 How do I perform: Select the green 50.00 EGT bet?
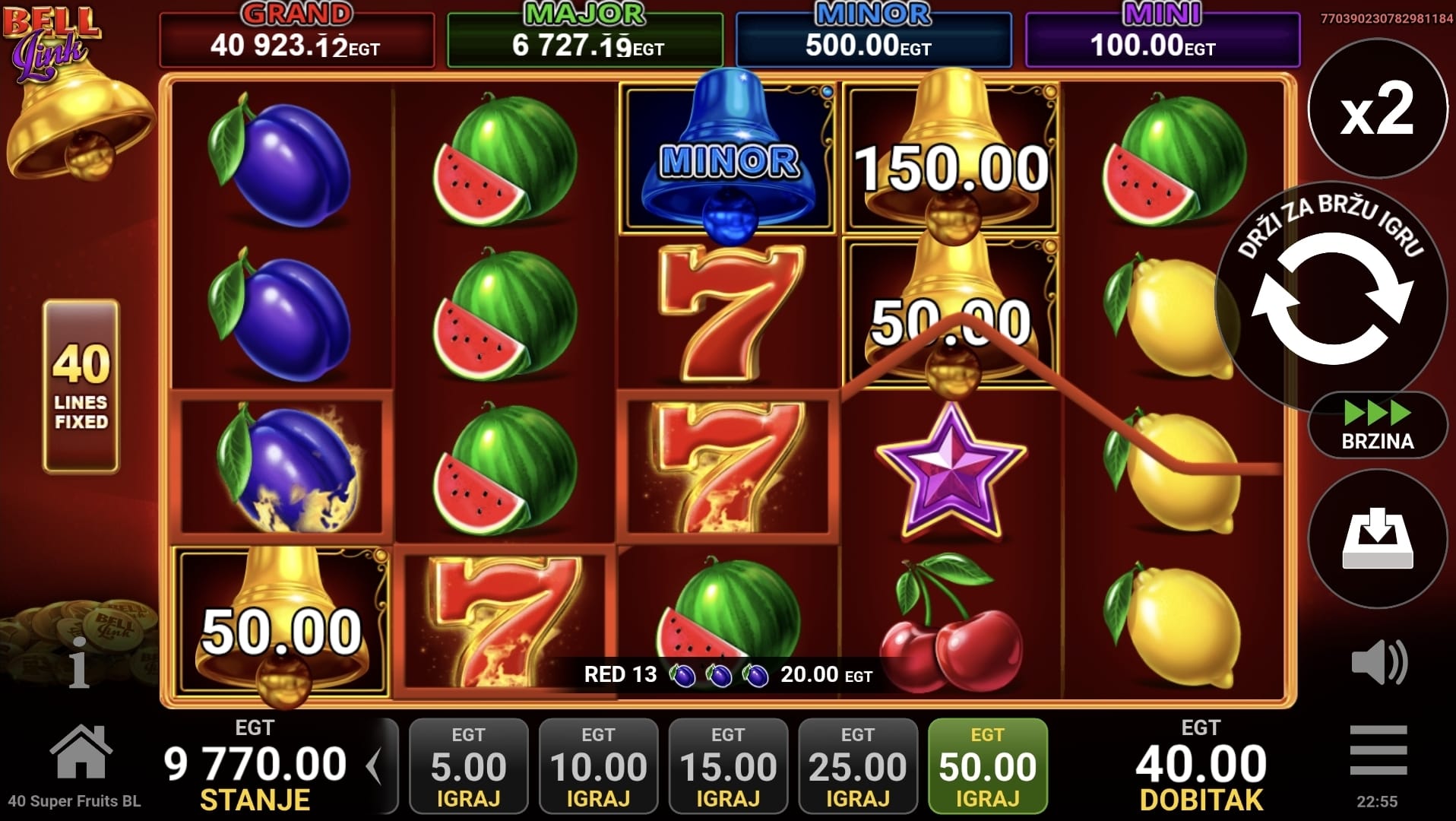[x=987, y=766]
